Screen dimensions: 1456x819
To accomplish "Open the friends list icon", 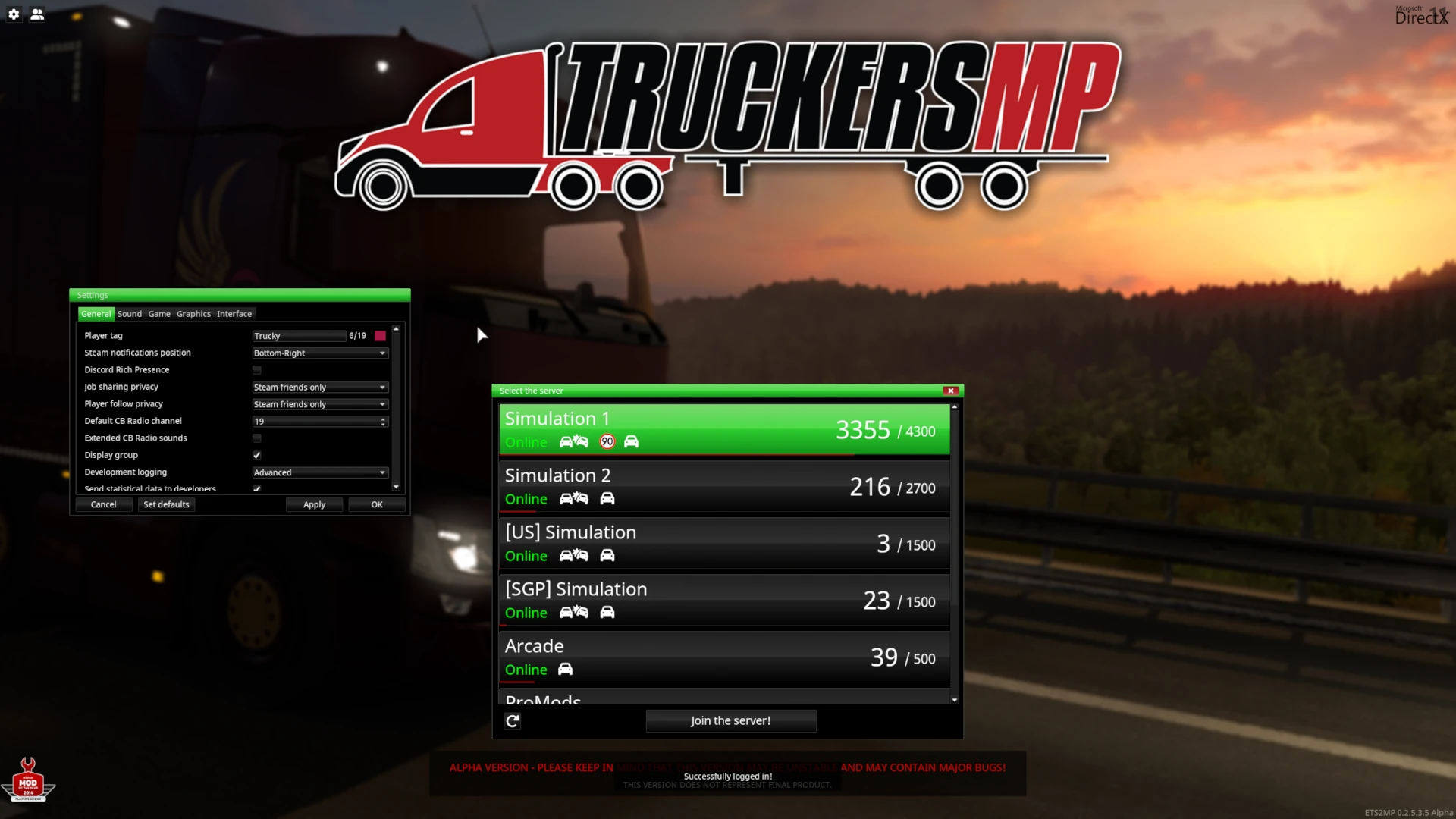I will click(37, 14).
